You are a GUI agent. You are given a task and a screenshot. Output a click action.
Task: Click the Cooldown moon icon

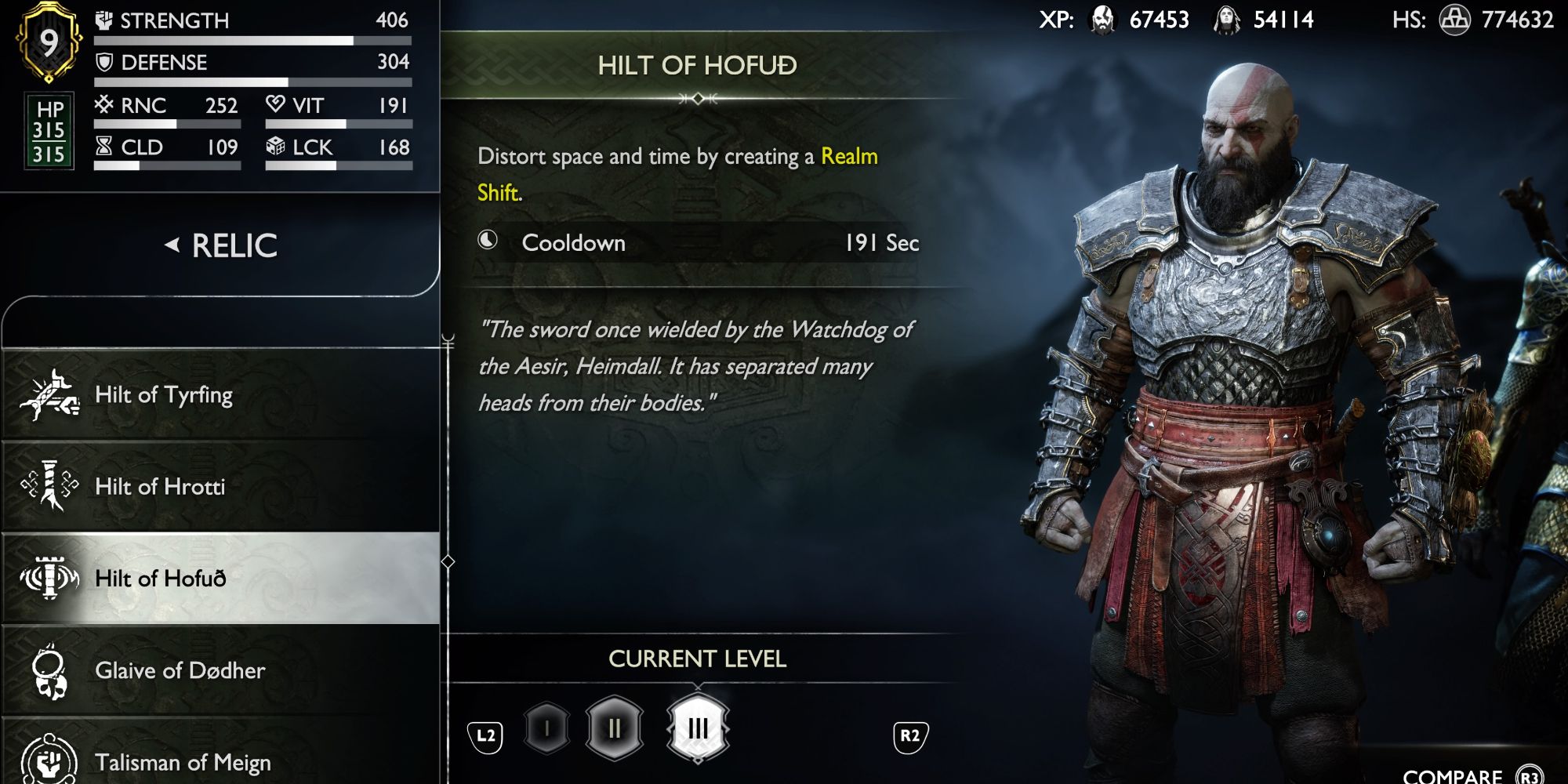(x=488, y=241)
